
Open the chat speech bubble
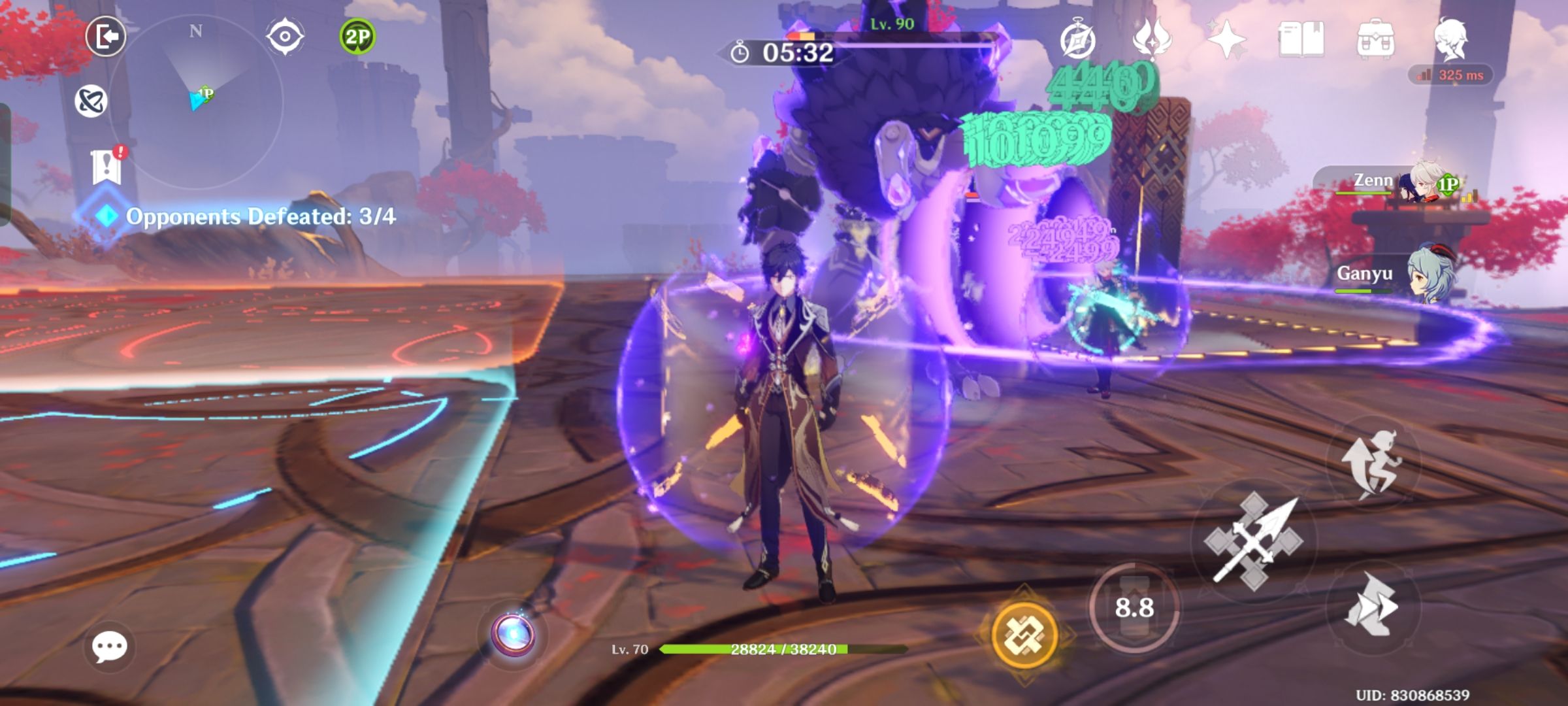coord(109,647)
